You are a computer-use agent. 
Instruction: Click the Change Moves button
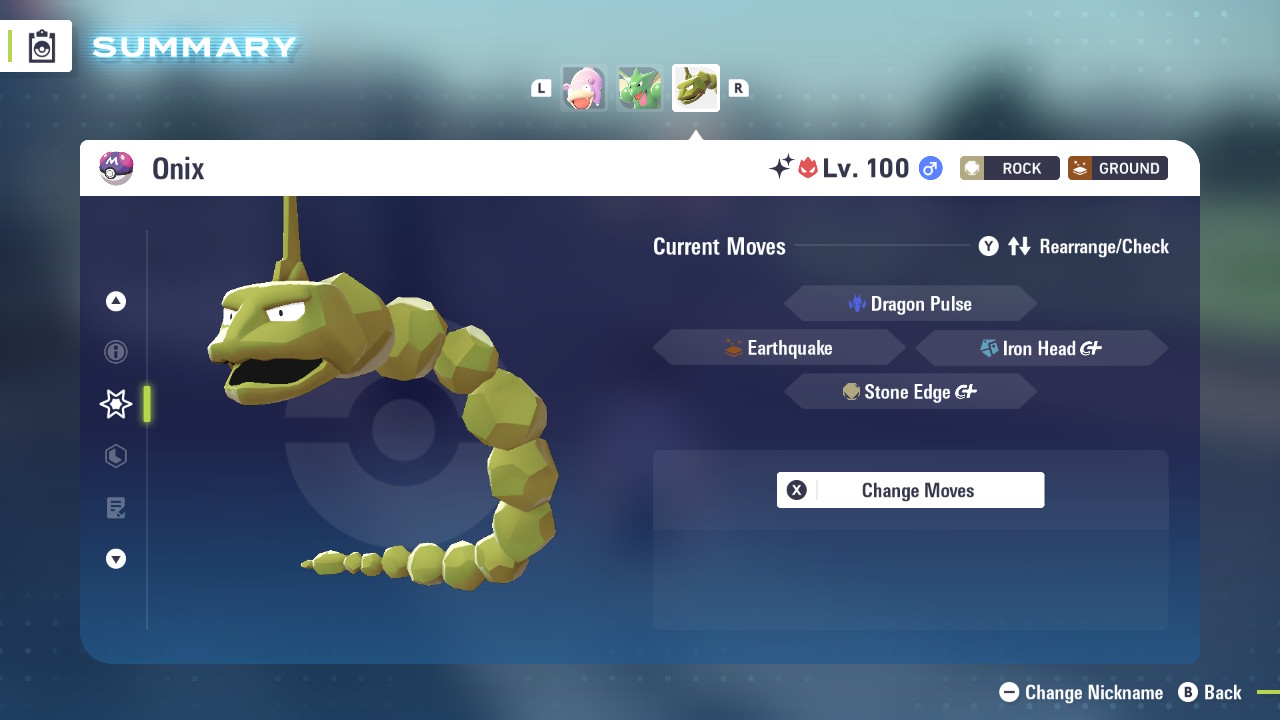pyautogui.click(x=910, y=490)
